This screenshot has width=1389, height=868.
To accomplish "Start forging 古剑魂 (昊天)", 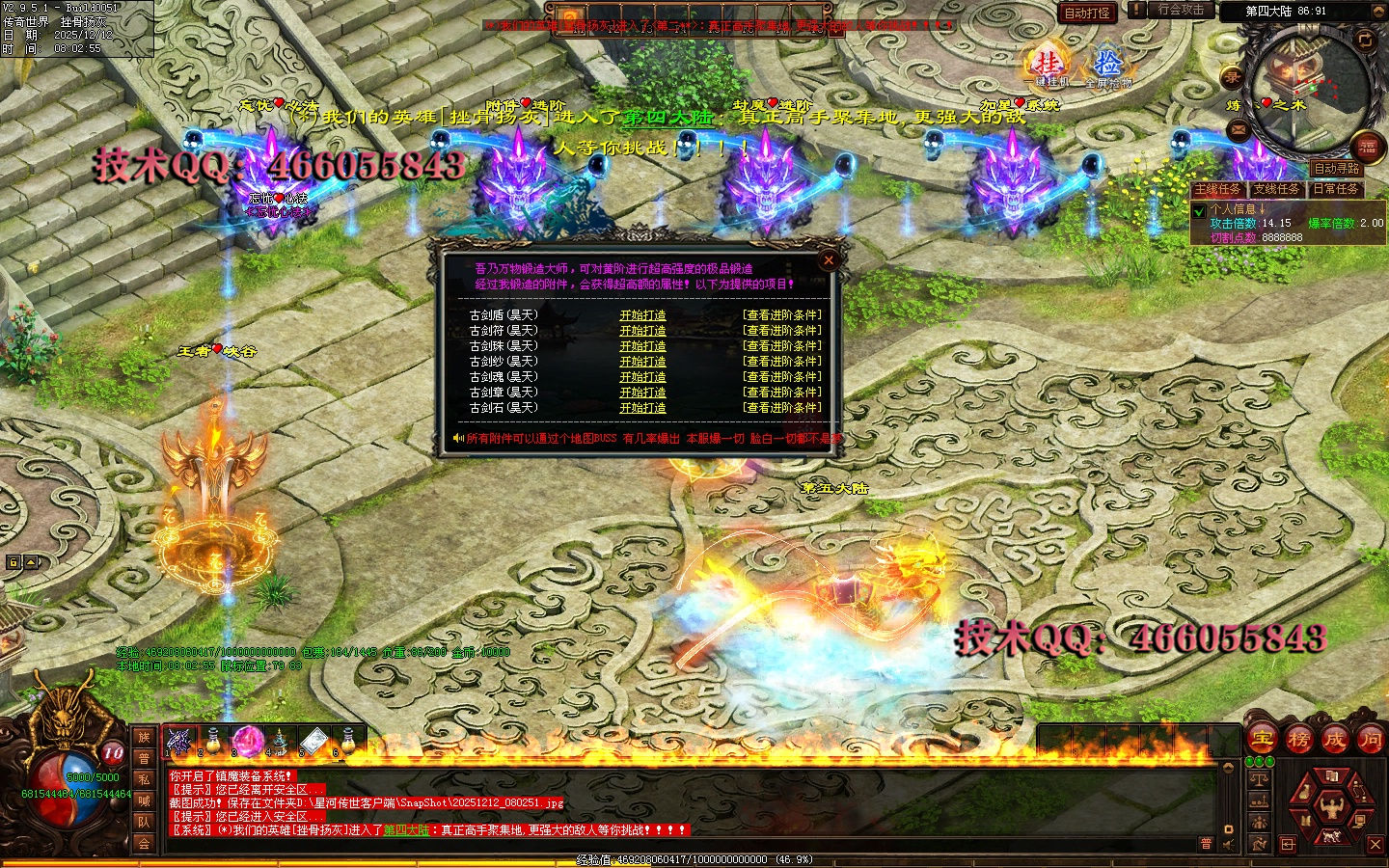I will point(642,377).
